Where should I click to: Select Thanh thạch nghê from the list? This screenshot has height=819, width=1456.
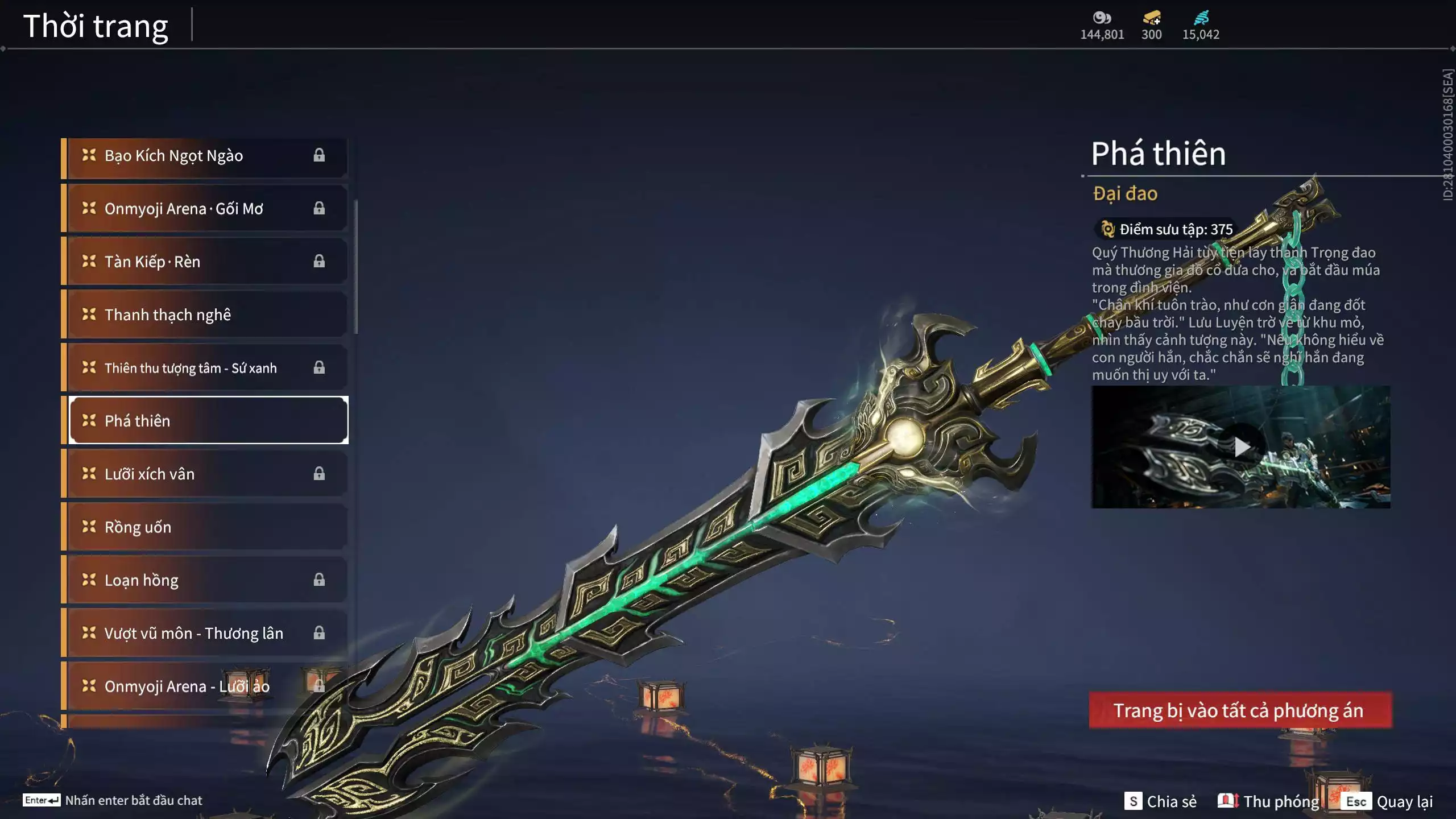point(205,314)
